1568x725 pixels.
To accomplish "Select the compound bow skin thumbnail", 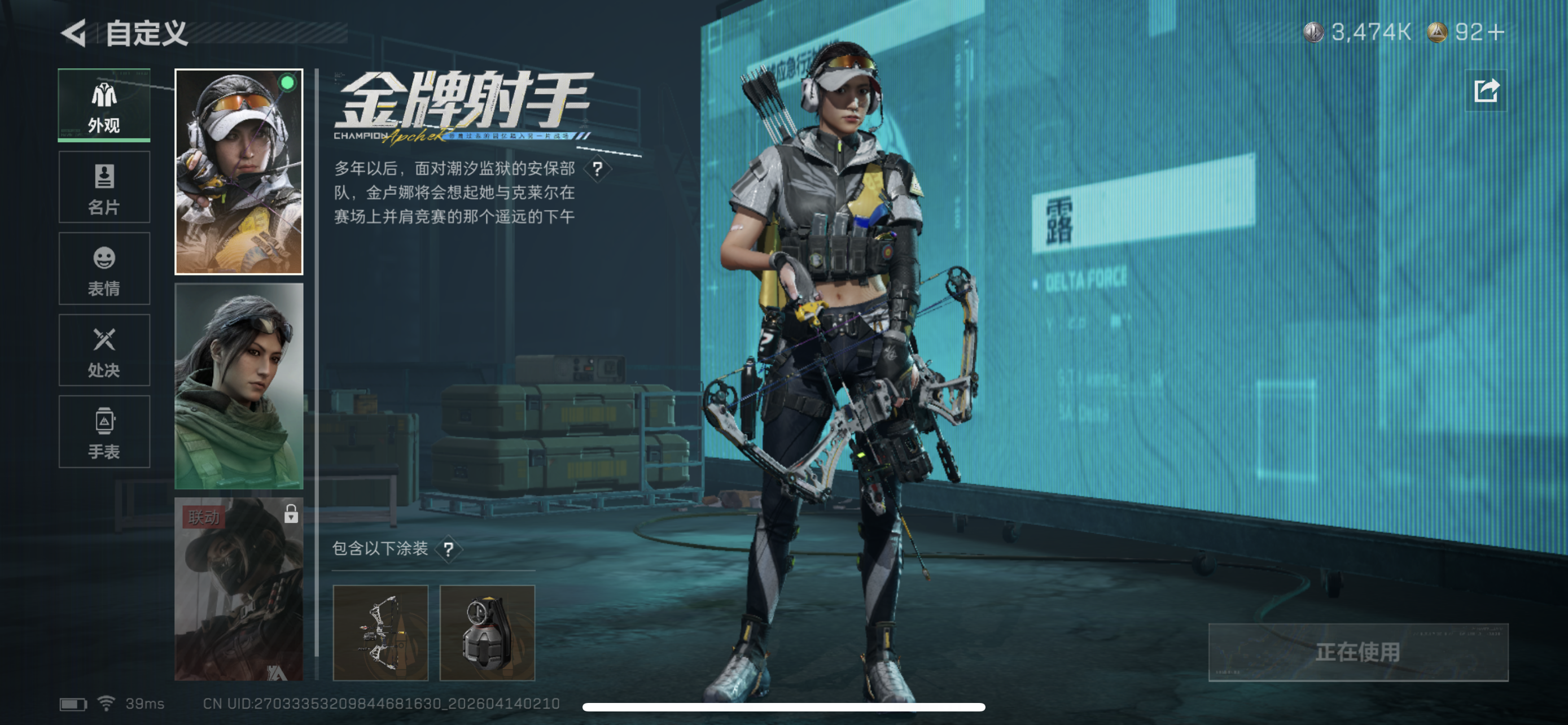I will pos(382,633).
